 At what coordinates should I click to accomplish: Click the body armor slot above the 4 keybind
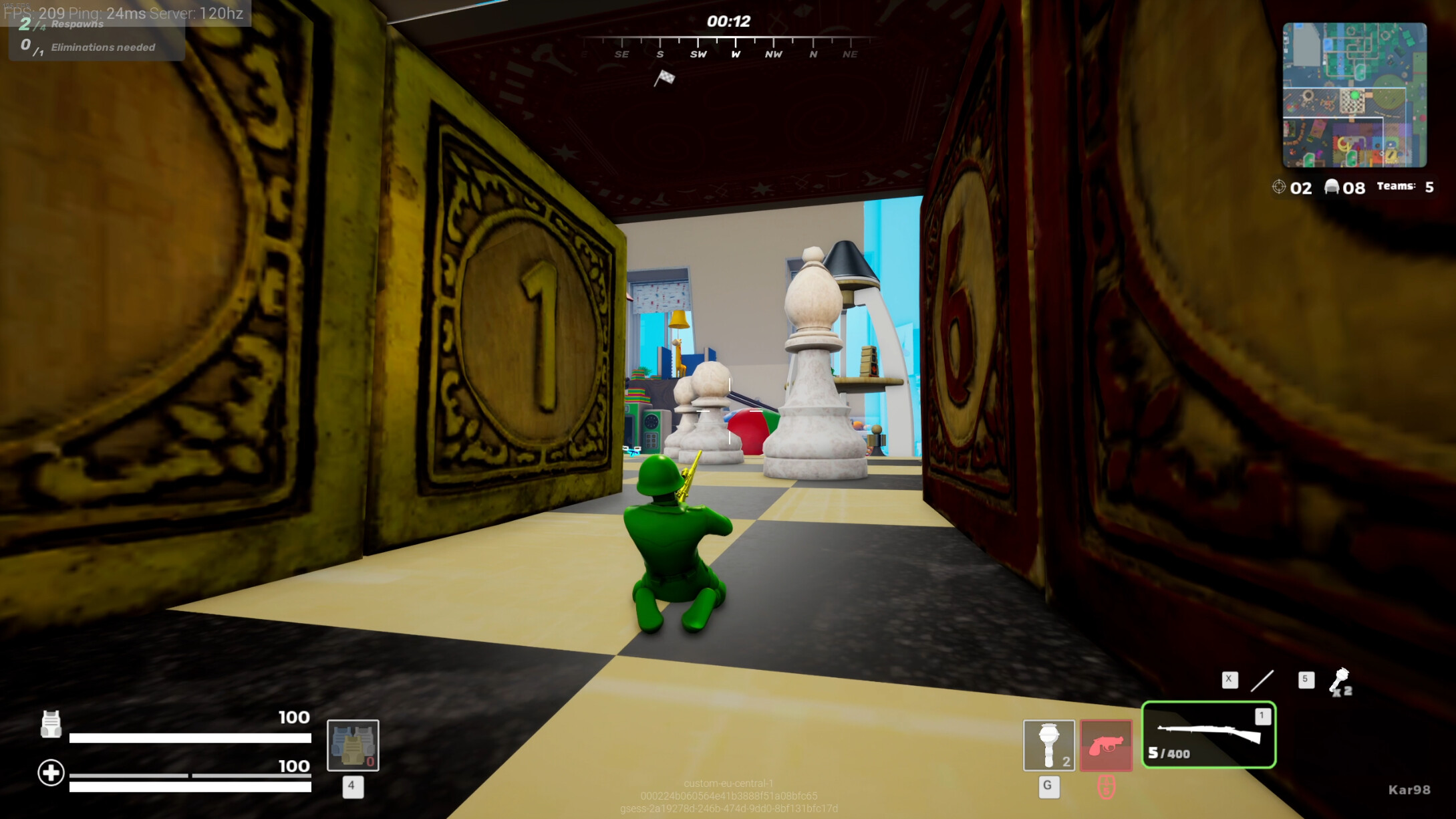click(x=353, y=747)
